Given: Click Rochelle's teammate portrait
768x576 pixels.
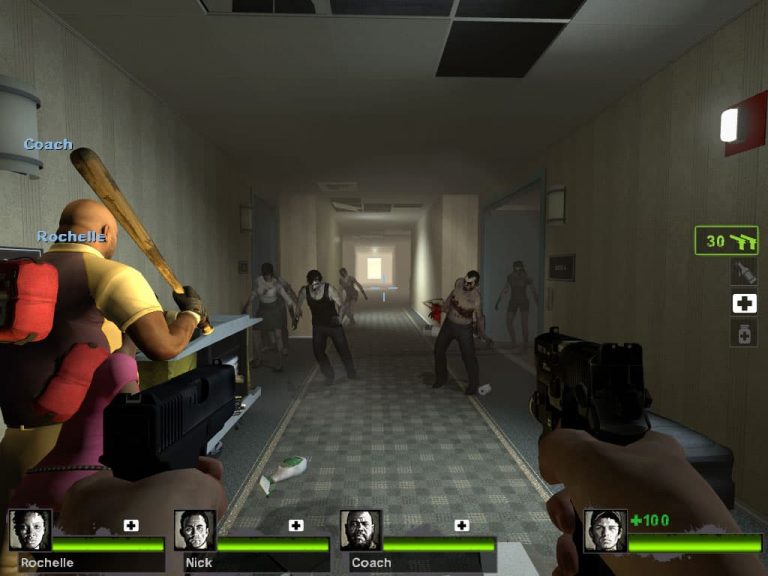Looking at the screenshot, I should click(30, 530).
